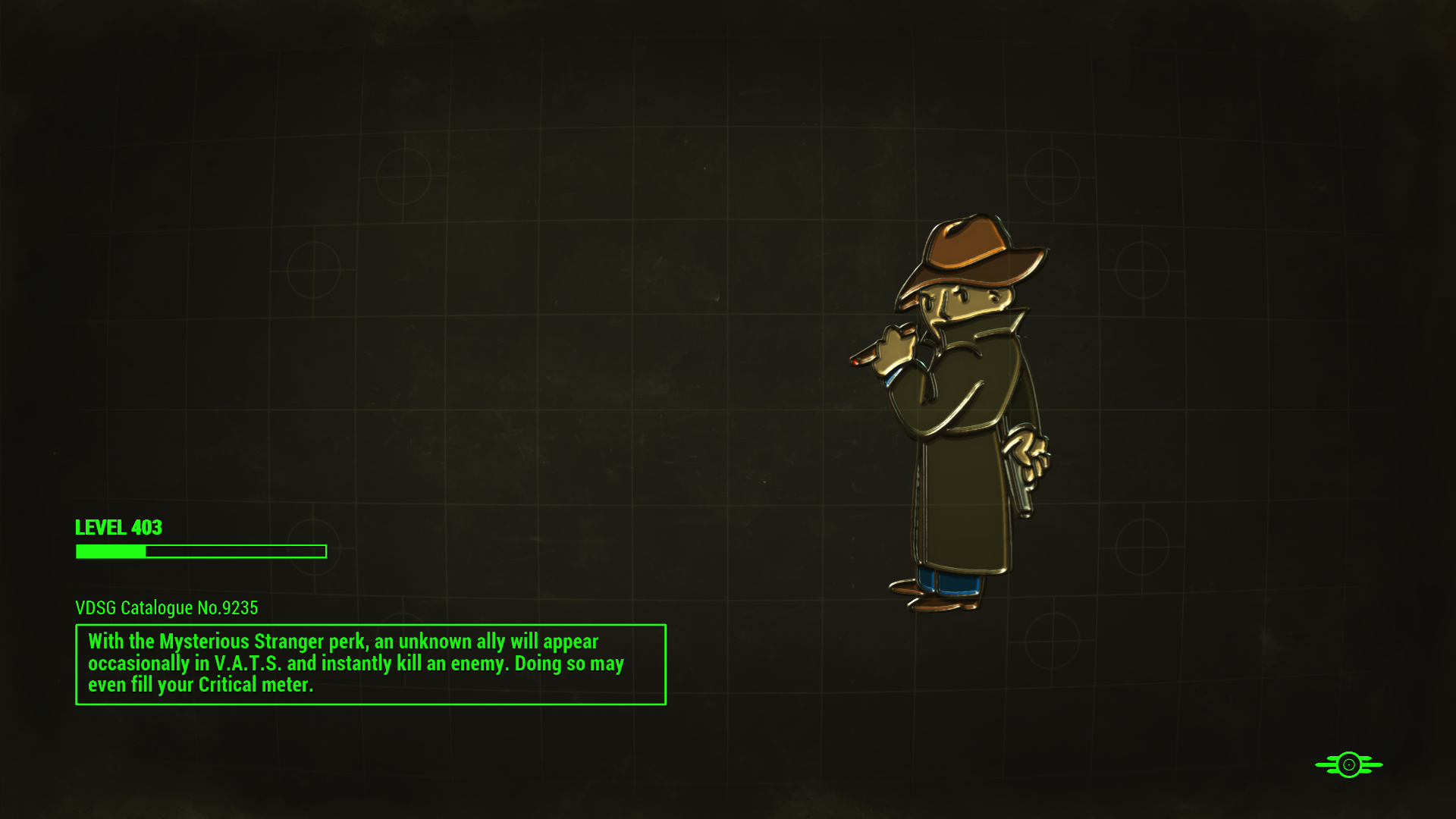Click the VDSG Catalogue No.9235 label
Viewport: 1456px width, 819px height.
point(166,607)
